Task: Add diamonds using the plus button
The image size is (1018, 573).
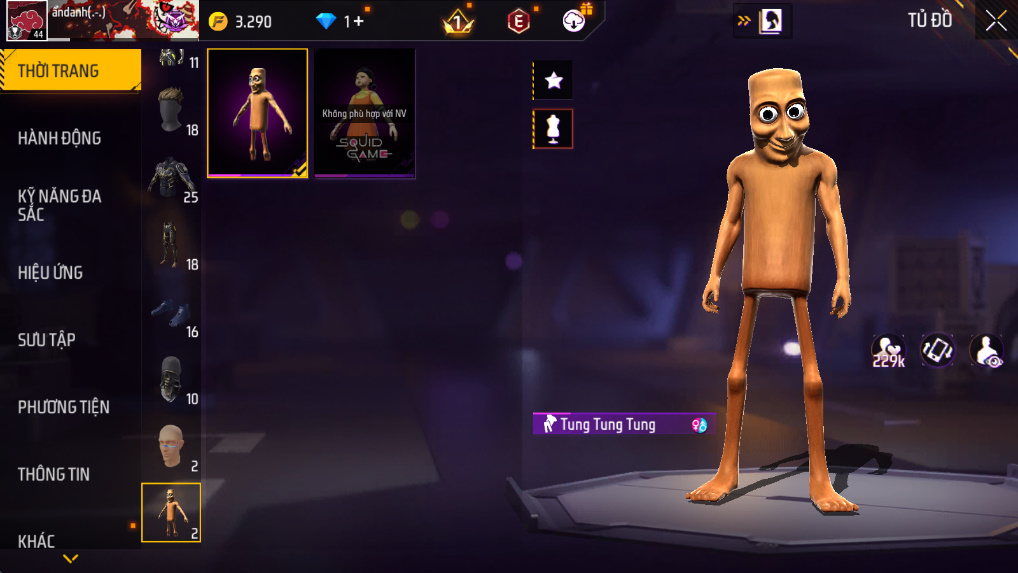Action: pyautogui.click(x=358, y=21)
